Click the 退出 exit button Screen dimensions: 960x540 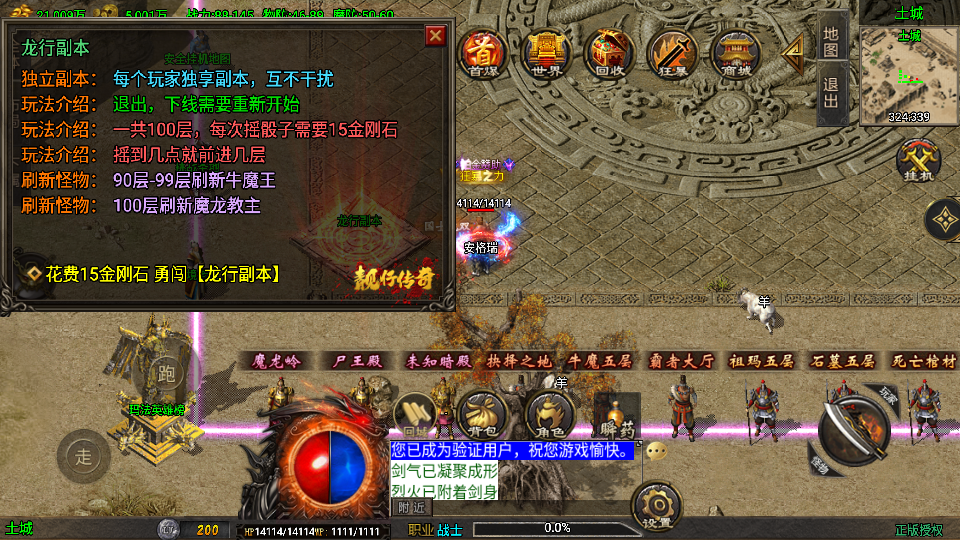[x=831, y=95]
